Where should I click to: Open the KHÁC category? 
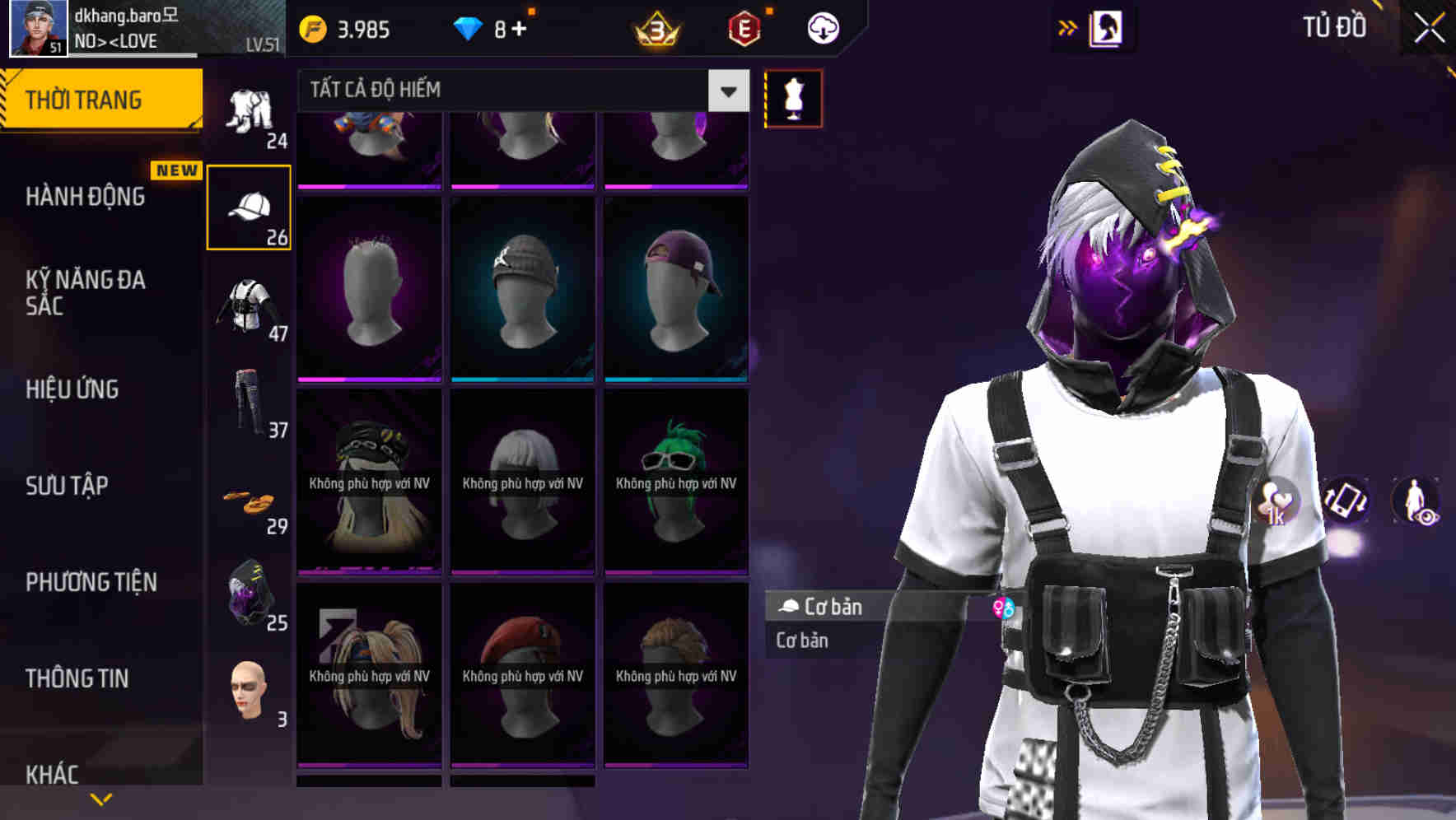pyautogui.click(x=54, y=774)
